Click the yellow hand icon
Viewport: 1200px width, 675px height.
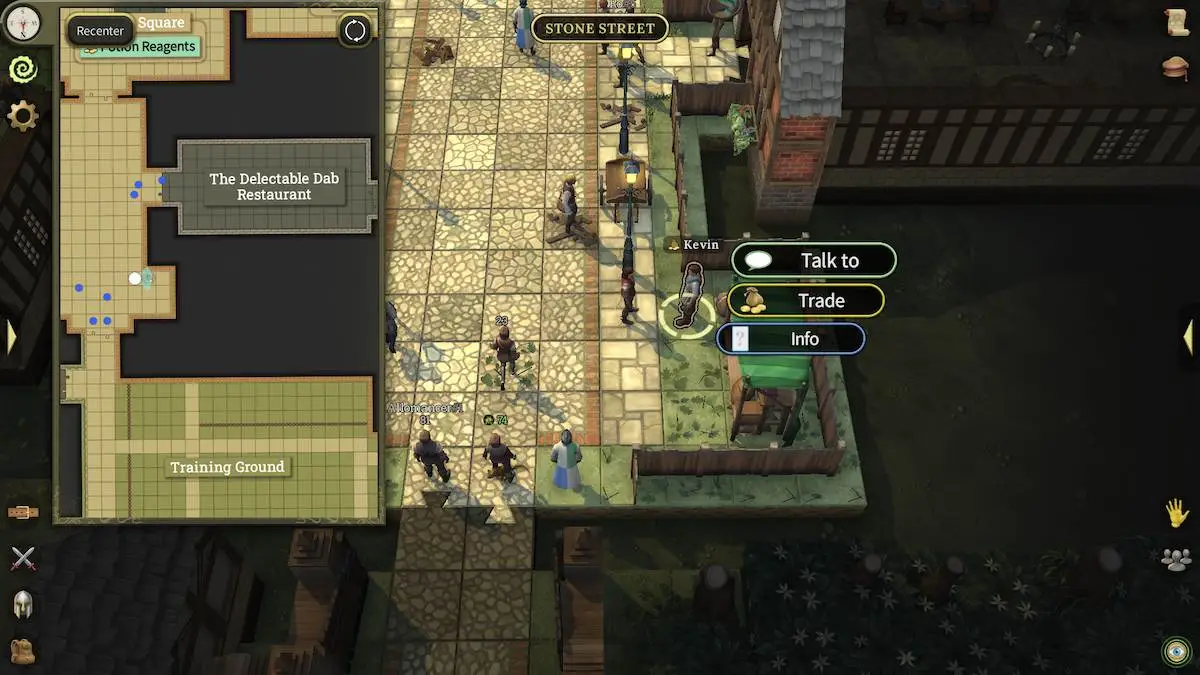pos(1176,513)
